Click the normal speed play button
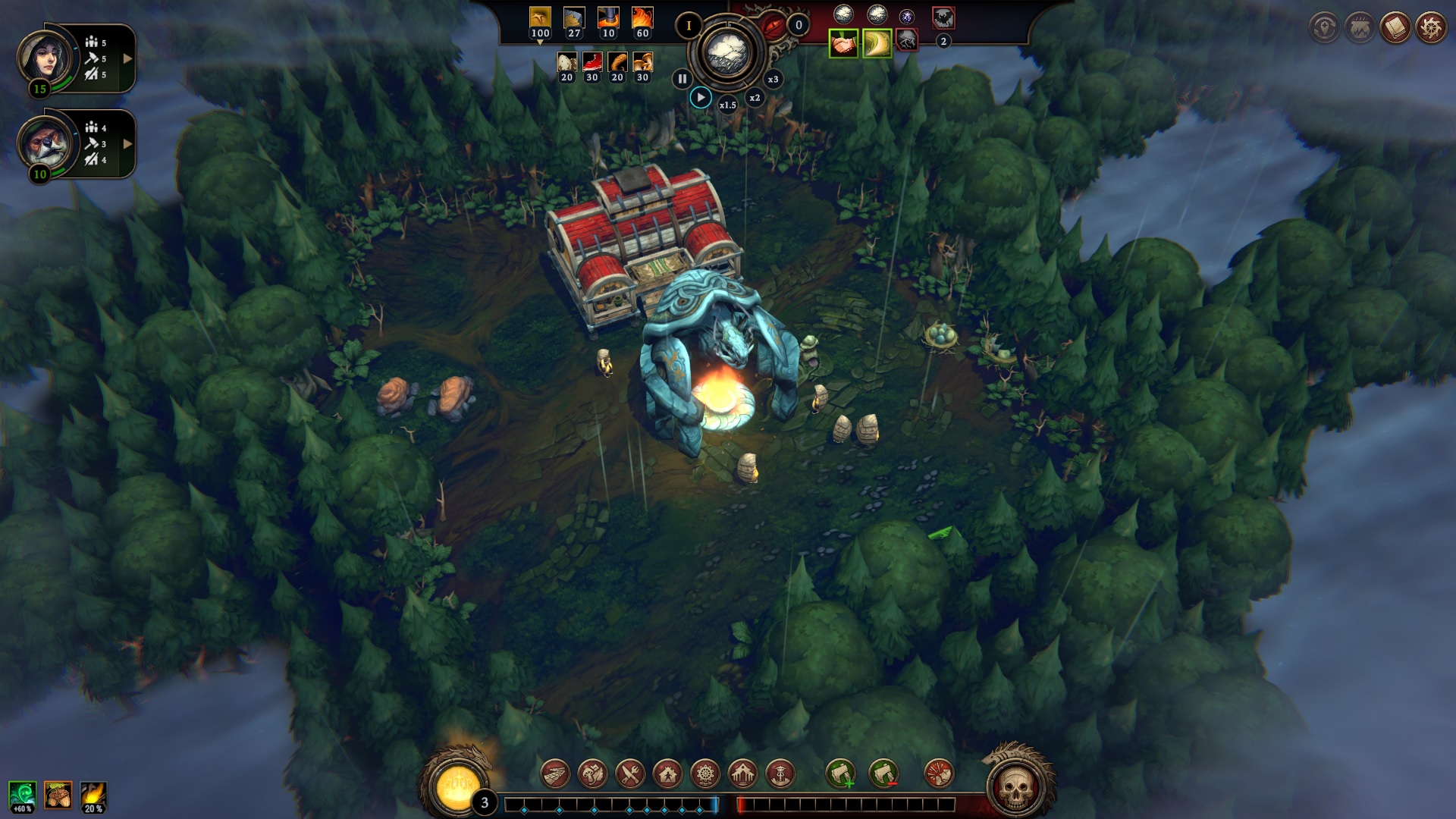Screen dimensions: 1456x819 pyautogui.click(x=701, y=98)
